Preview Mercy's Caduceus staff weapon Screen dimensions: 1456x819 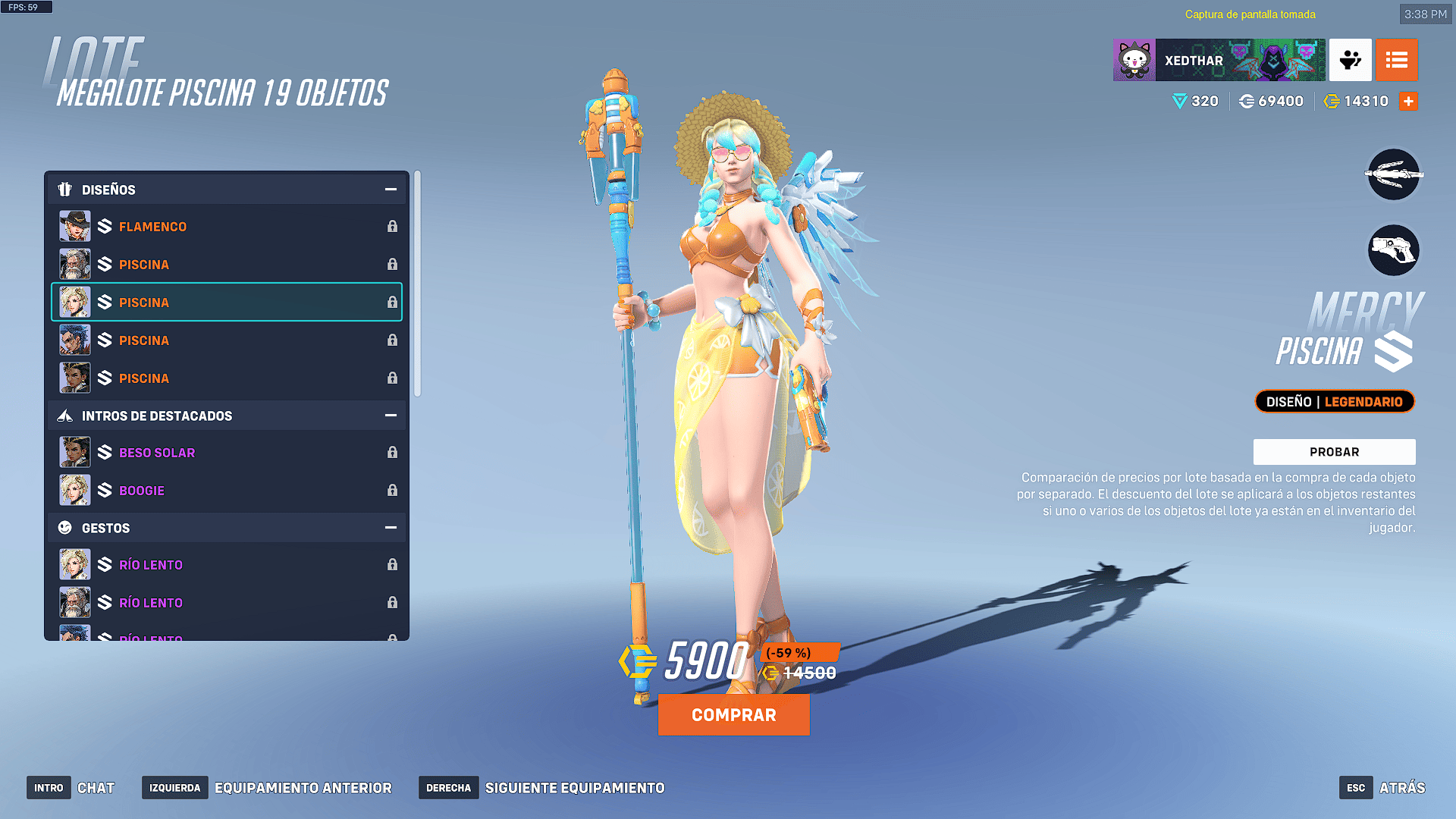[1393, 175]
